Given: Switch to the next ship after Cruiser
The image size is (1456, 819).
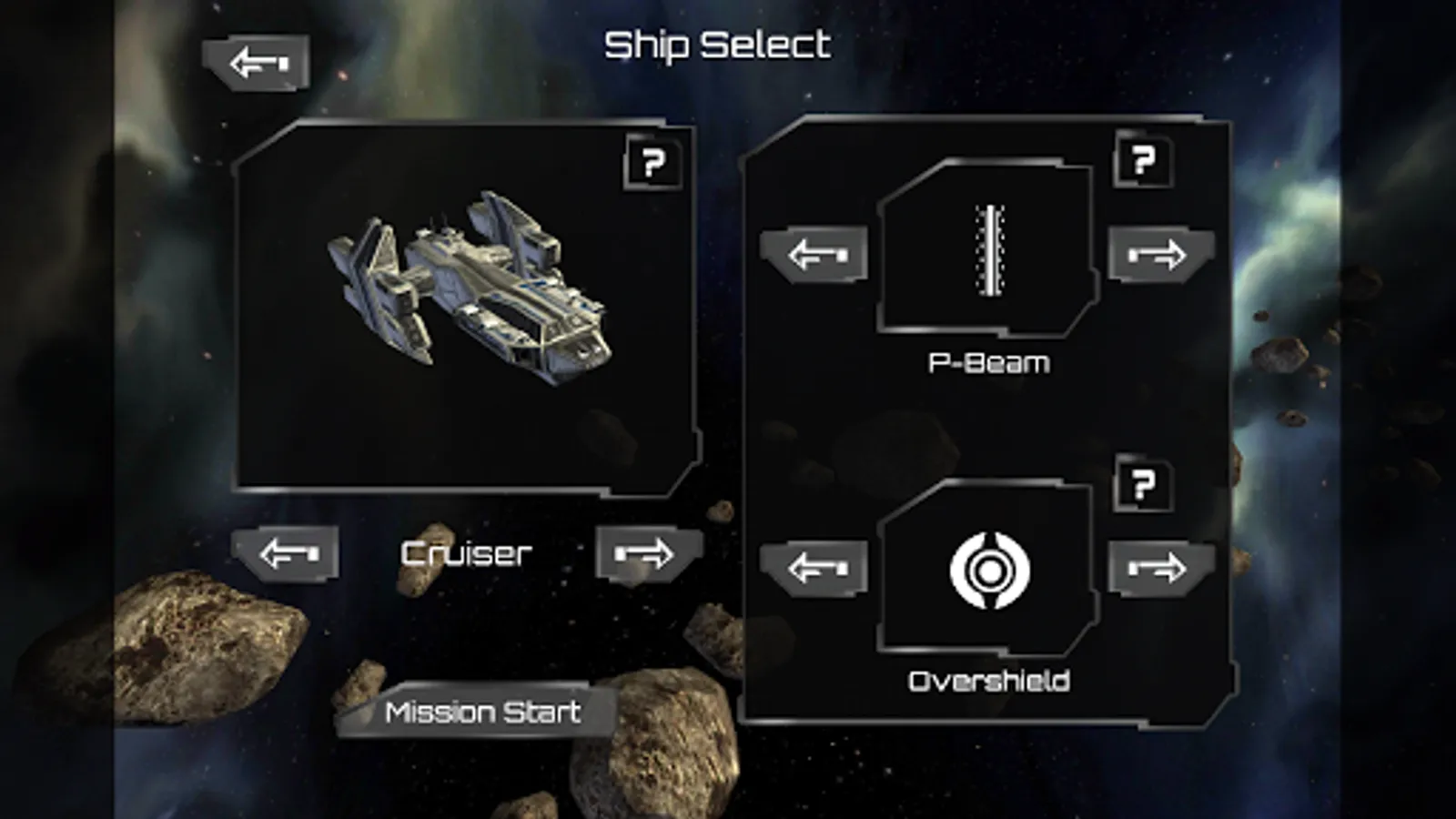Looking at the screenshot, I should pos(647,553).
